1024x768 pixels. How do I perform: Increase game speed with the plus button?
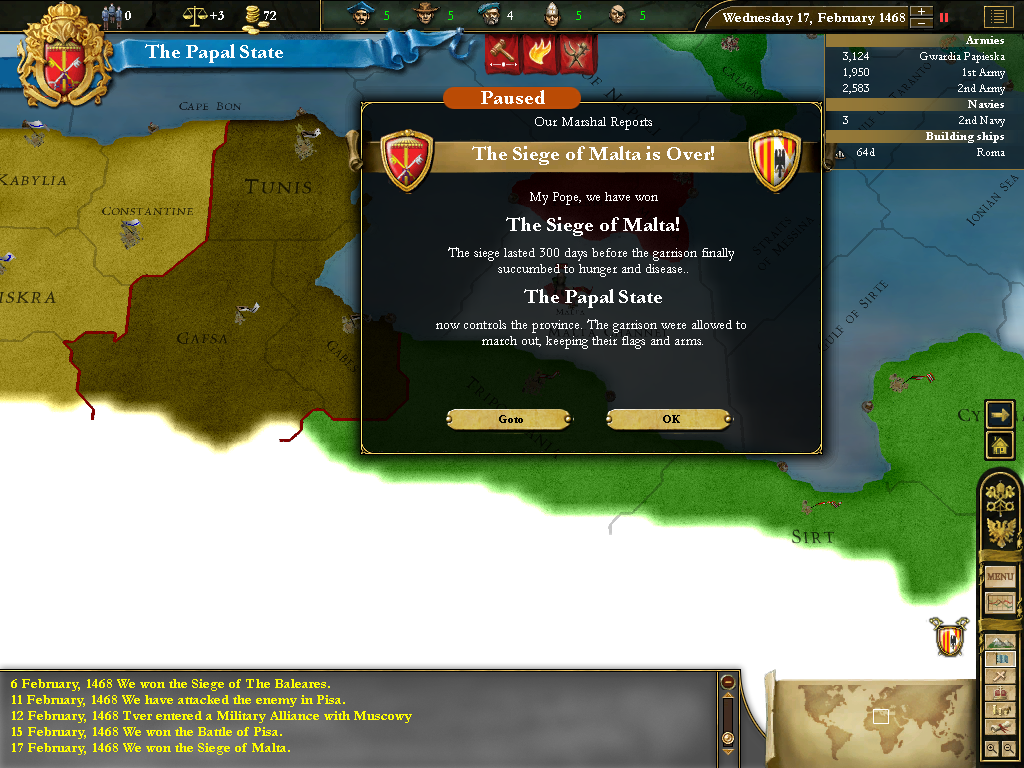[x=921, y=12]
